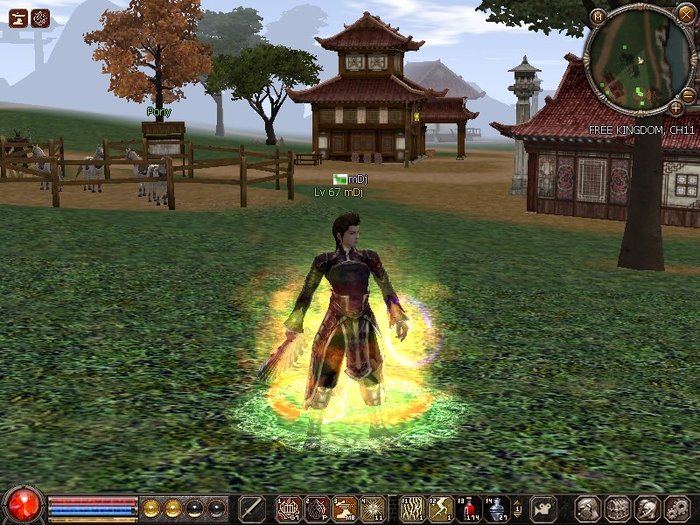Zoom in the minimap with the plus button
This screenshot has height=525, width=700.
(676, 107)
